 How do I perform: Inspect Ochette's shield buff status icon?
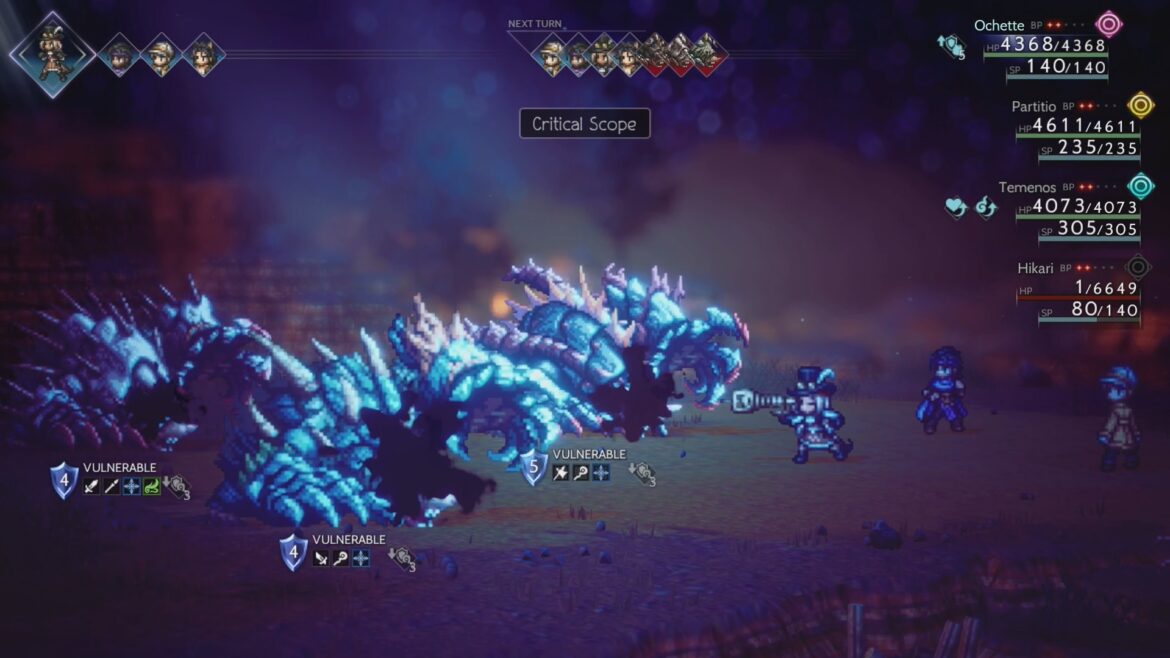click(950, 45)
